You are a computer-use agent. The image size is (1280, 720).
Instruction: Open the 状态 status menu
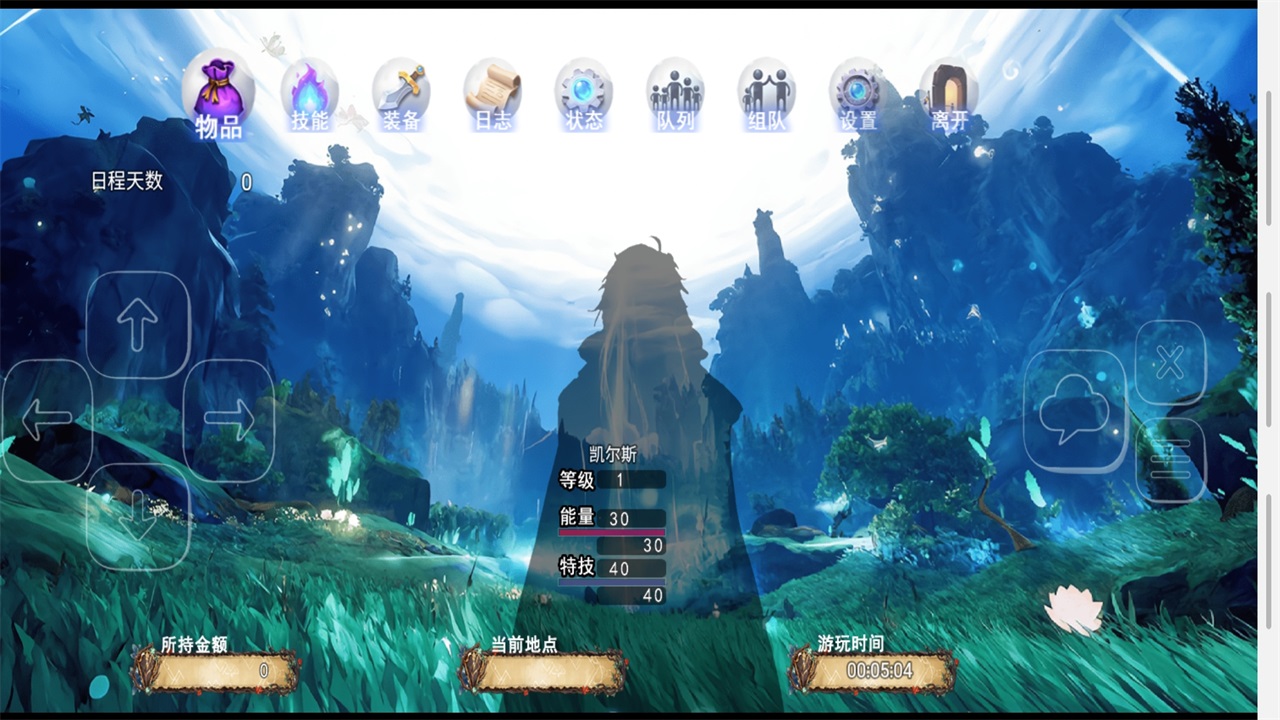click(x=584, y=94)
